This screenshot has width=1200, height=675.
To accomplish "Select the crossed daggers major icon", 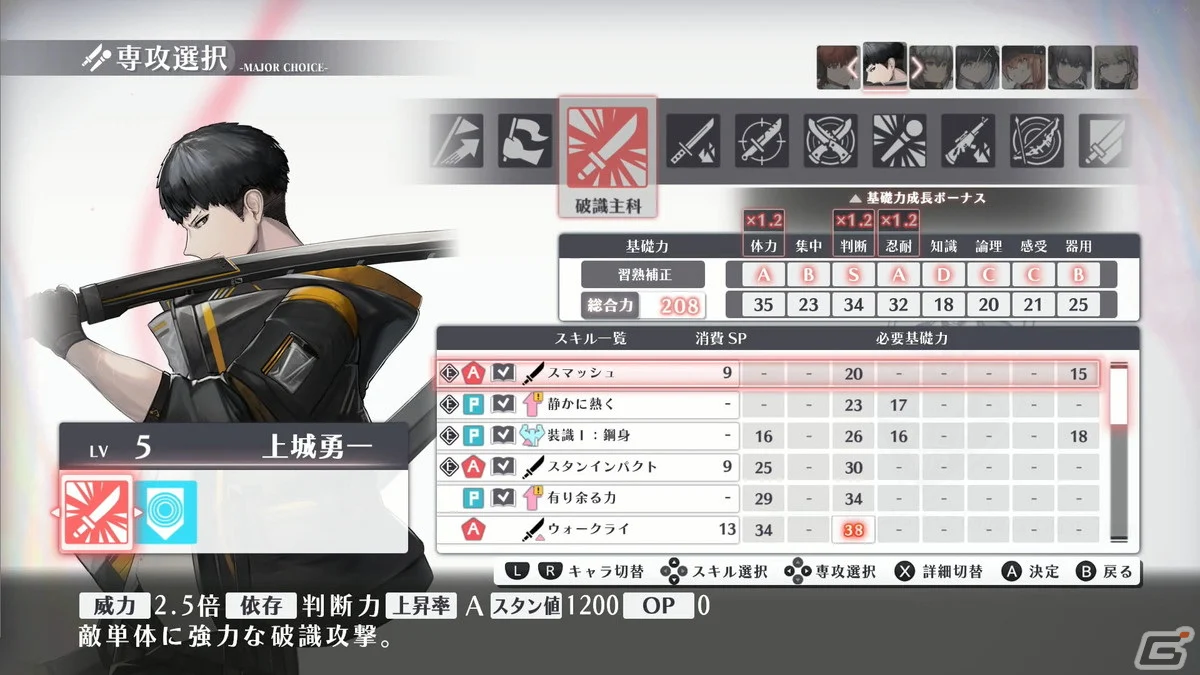I will pyautogui.click(x=831, y=141).
